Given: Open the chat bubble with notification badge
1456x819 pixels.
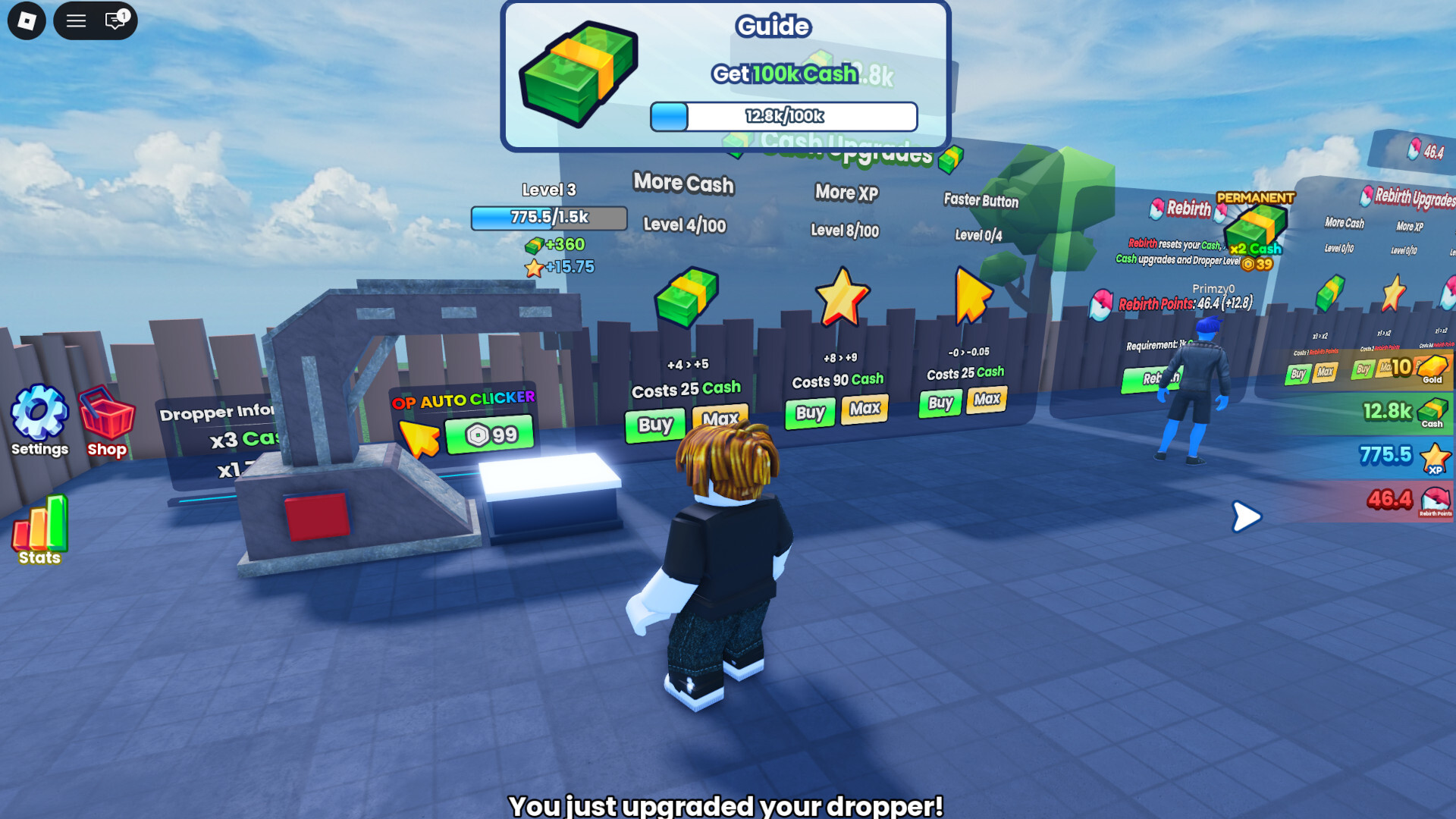Looking at the screenshot, I should click(114, 20).
